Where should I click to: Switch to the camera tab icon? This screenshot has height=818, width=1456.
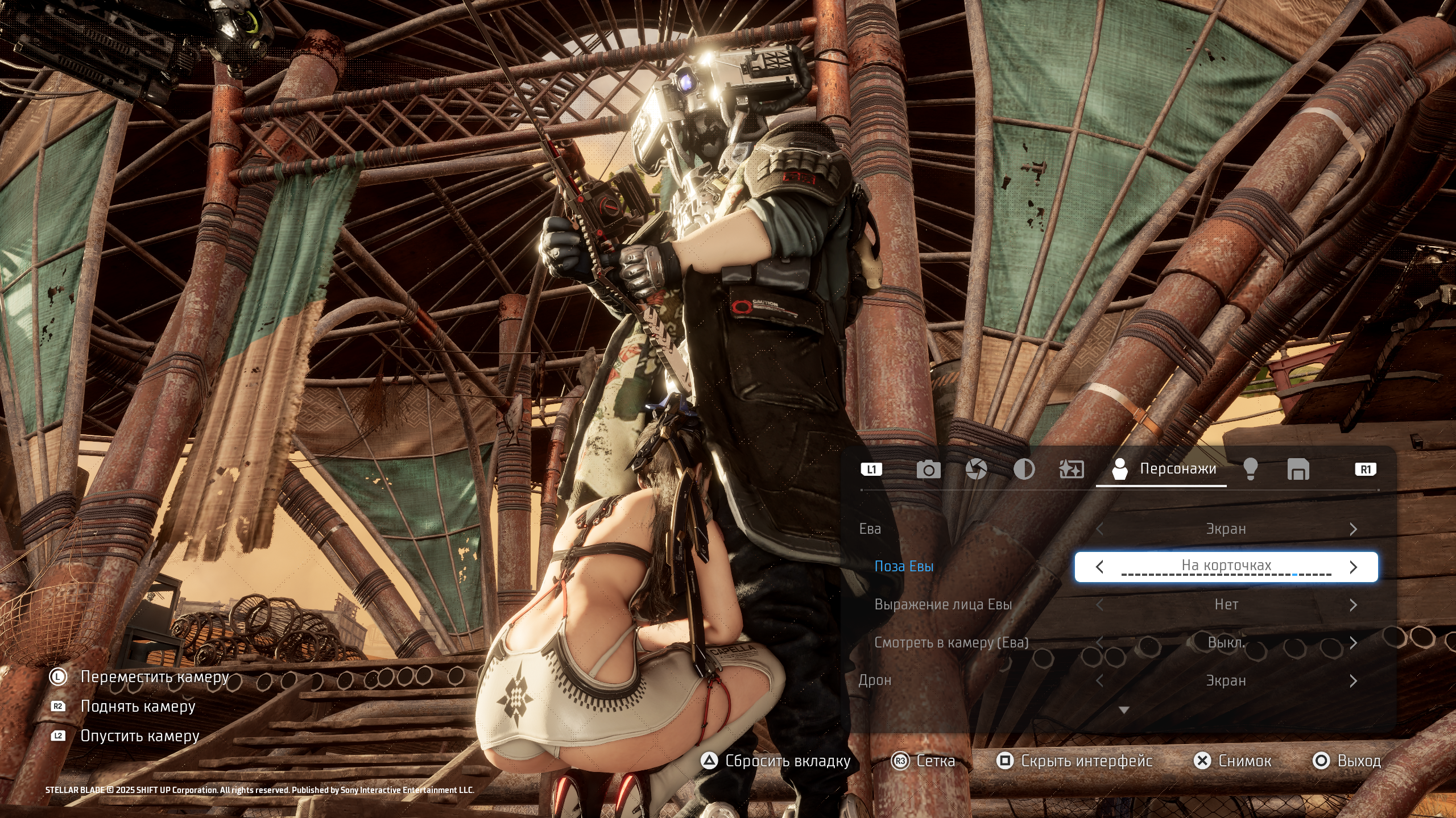(x=928, y=470)
